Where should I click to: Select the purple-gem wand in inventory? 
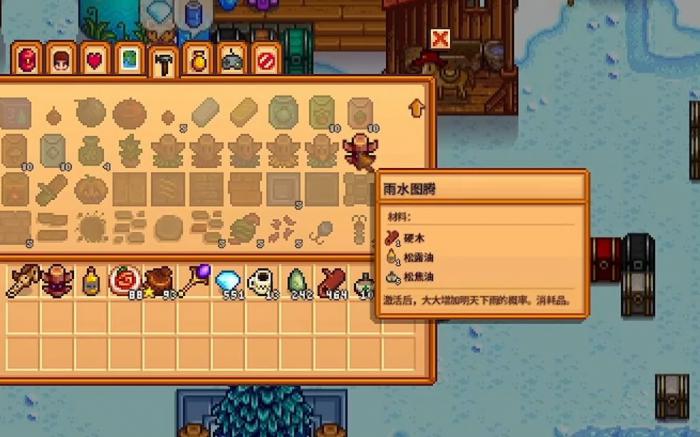point(193,282)
